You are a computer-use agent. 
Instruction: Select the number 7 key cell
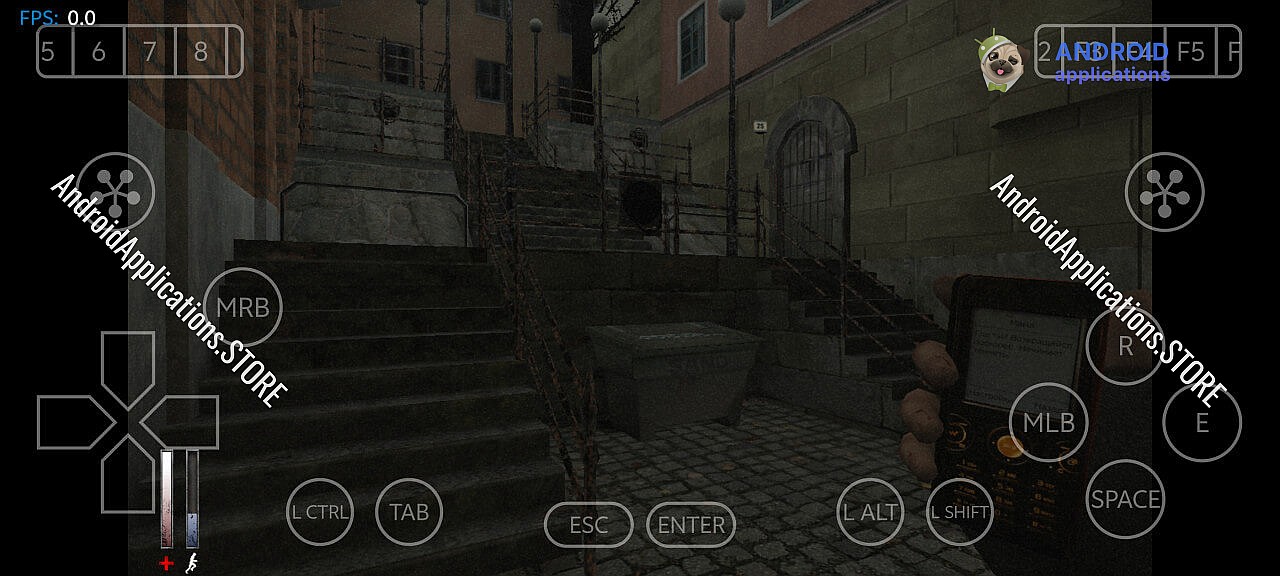coord(149,51)
